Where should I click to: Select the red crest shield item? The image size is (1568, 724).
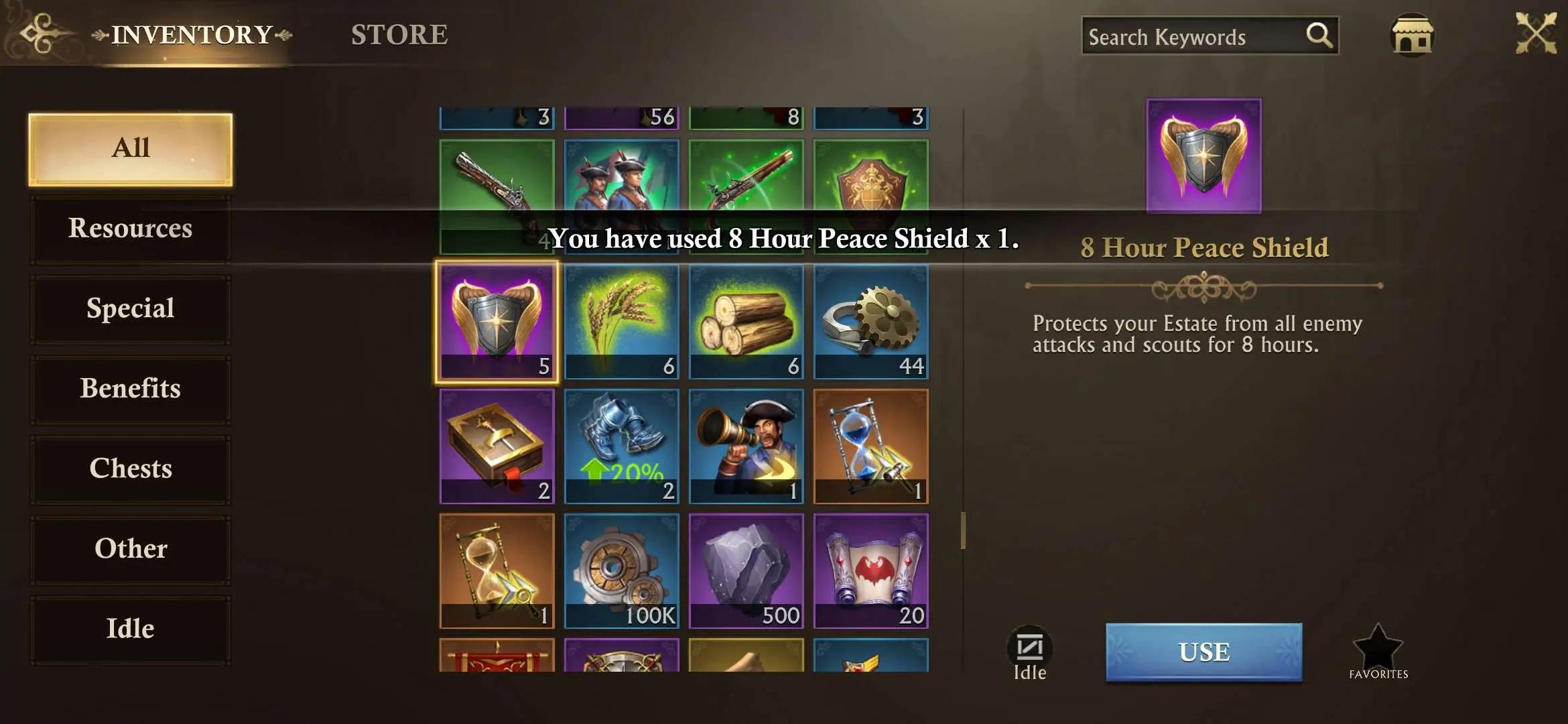[x=870, y=194]
